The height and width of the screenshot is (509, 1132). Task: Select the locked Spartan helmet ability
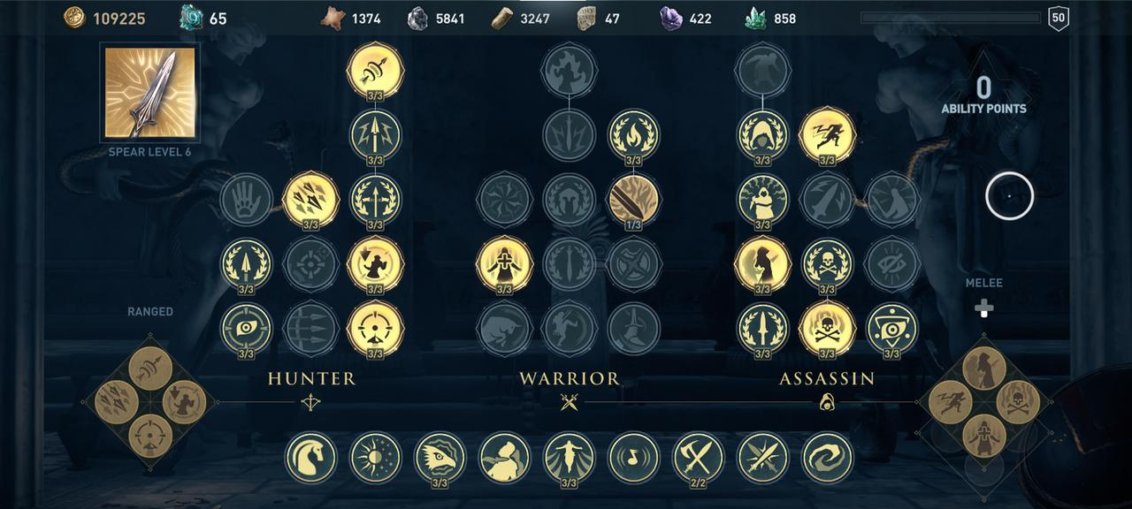pos(569,199)
